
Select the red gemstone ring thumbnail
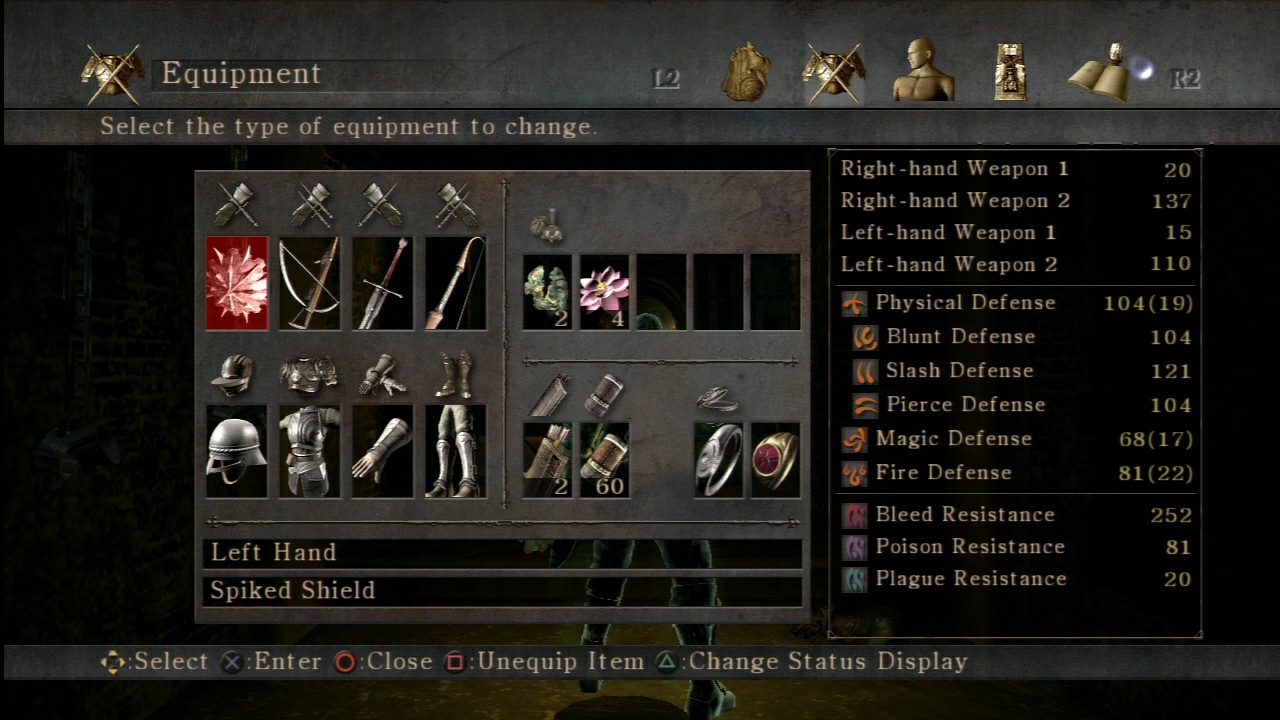[x=776, y=459]
